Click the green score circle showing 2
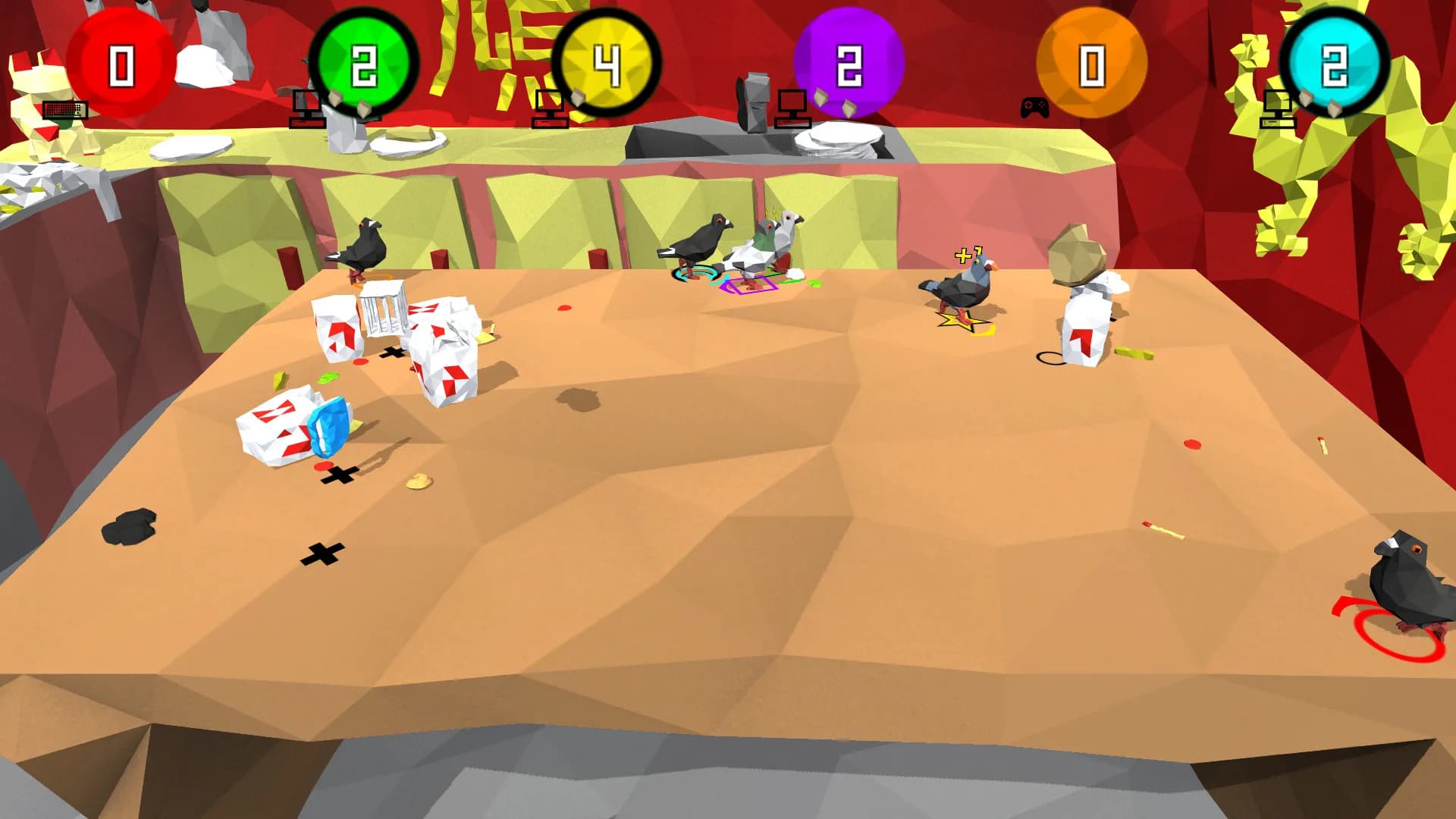 click(x=366, y=64)
